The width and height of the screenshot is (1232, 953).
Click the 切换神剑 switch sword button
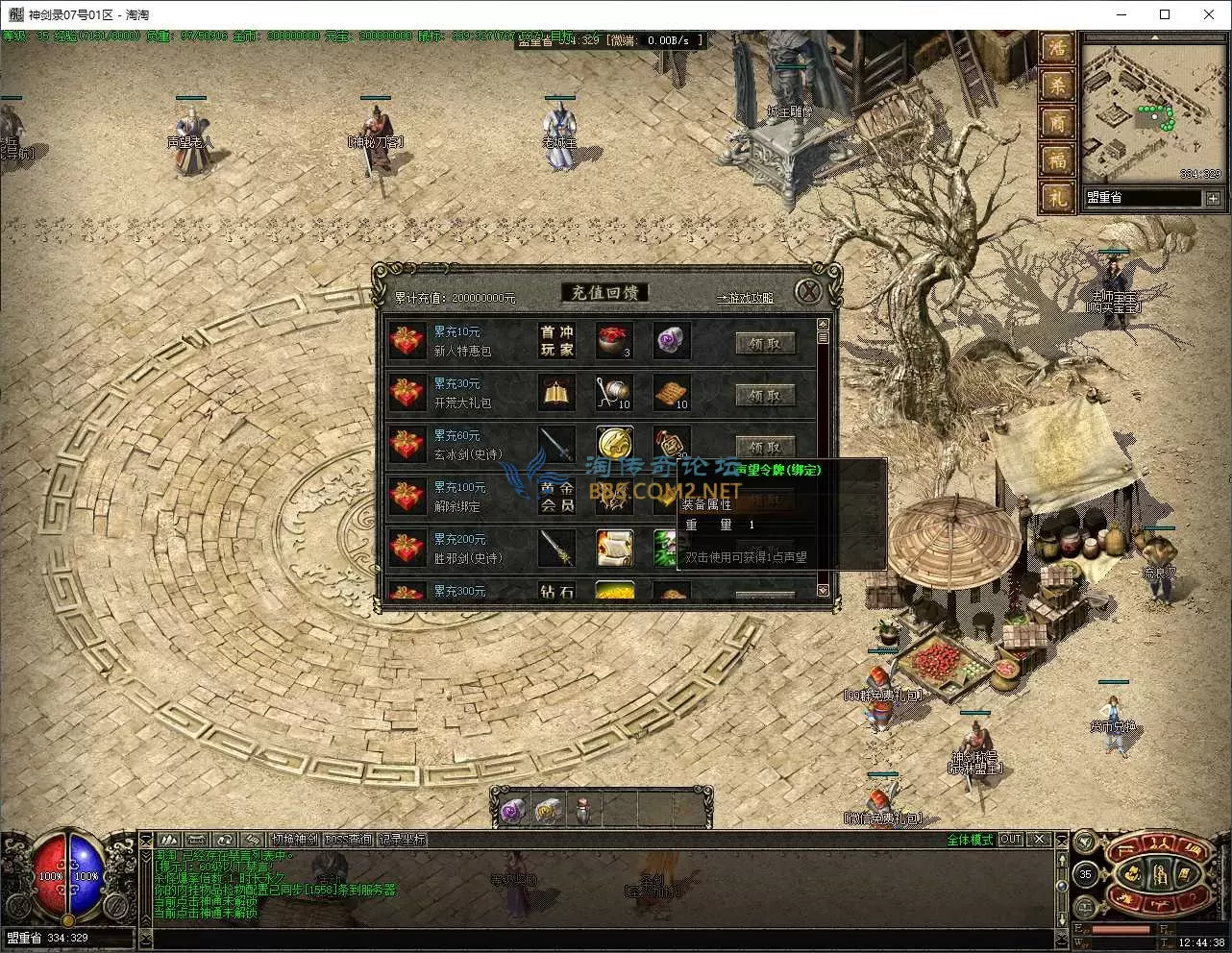pos(295,840)
